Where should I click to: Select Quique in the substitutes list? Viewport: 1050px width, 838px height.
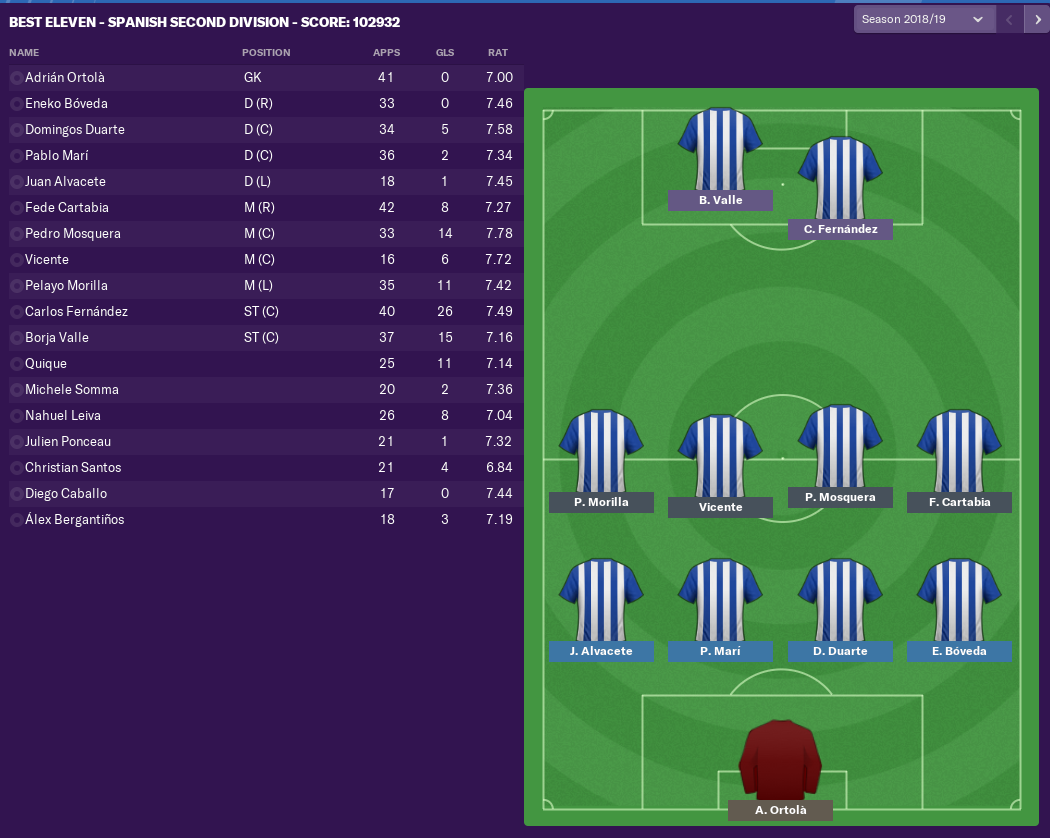click(46, 364)
